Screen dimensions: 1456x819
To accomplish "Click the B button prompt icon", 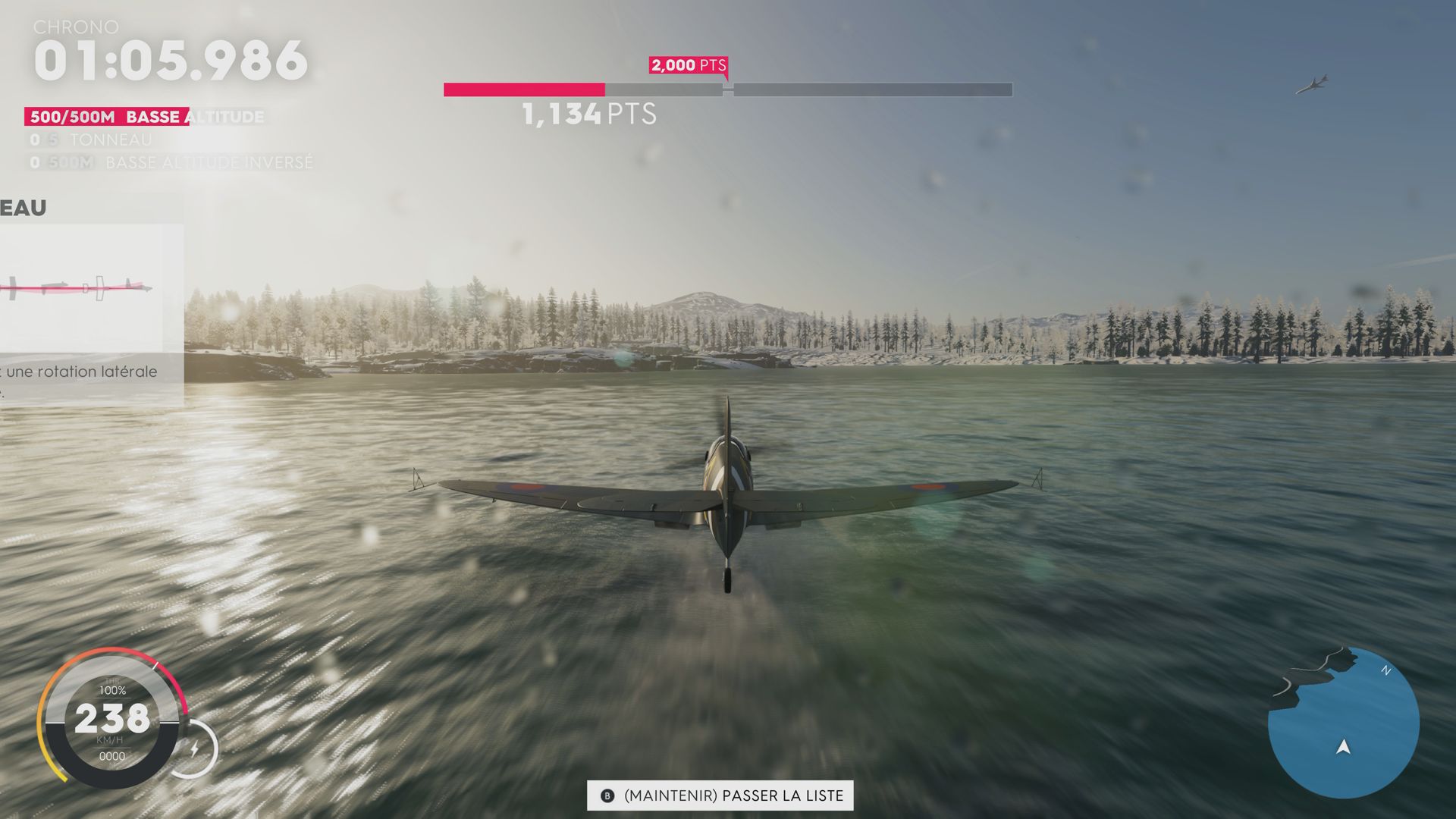I will coord(606,796).
